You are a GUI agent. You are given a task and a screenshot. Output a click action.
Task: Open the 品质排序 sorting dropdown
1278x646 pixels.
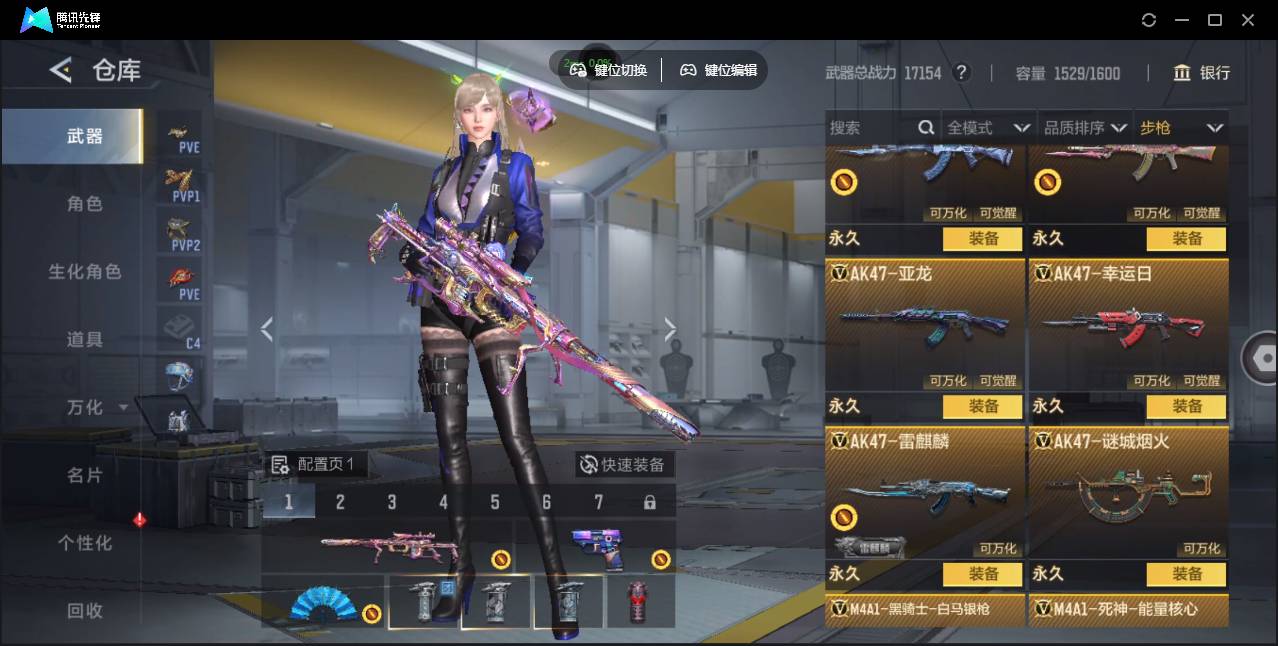(1085, 128)
